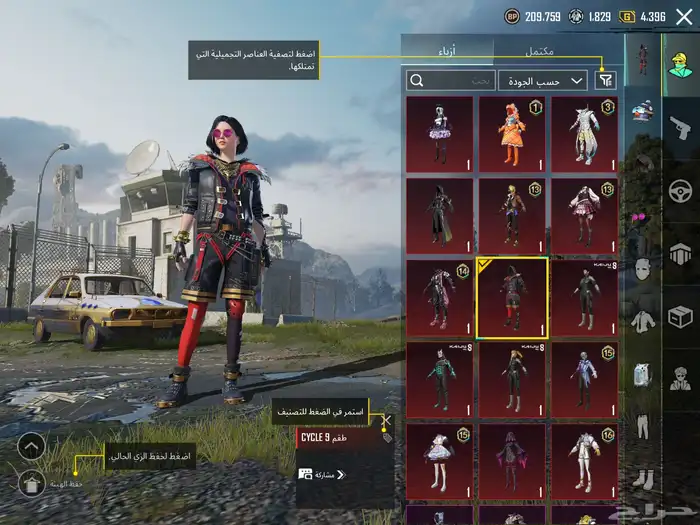Choose the white armored outfit with badge 3
Image resolution: width=700 pixels, height=525 pixels.
coord(584,134)
